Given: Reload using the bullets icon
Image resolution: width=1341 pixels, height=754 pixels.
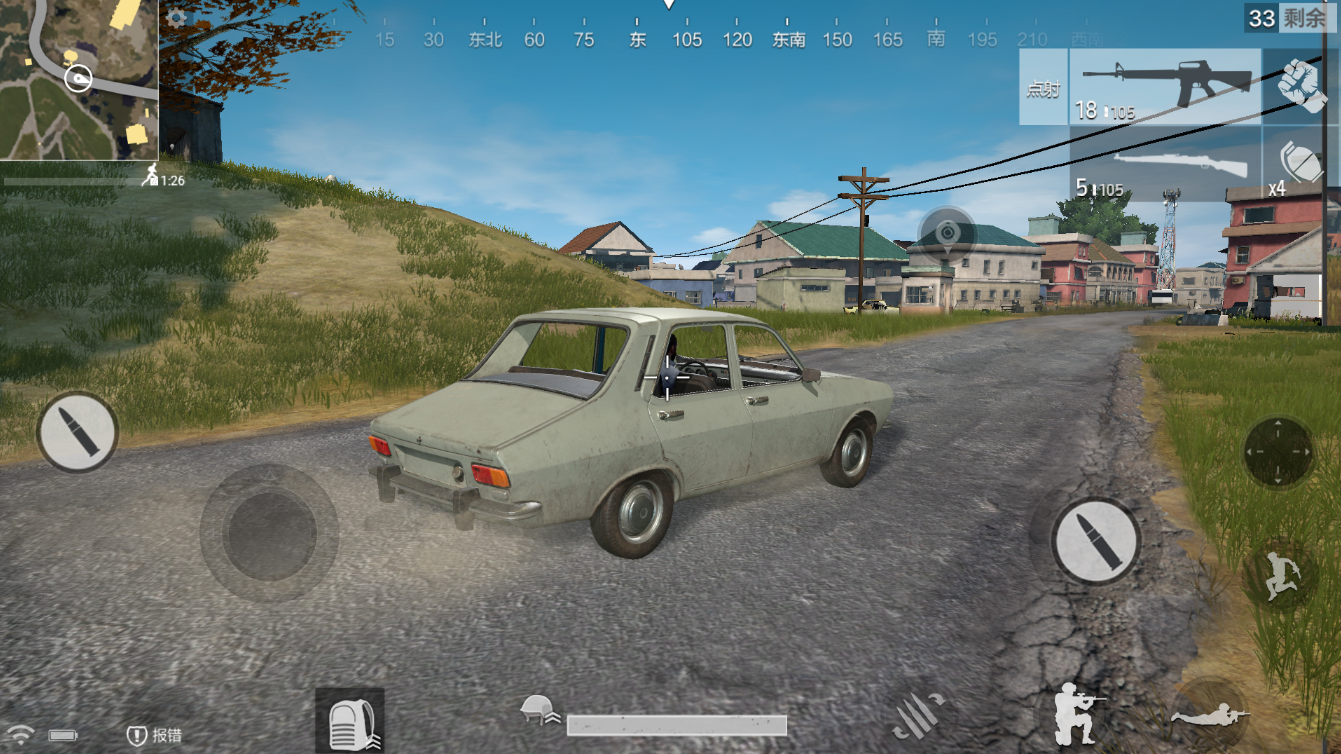Looking at the screenshot, I should click(x=919, y=713).
